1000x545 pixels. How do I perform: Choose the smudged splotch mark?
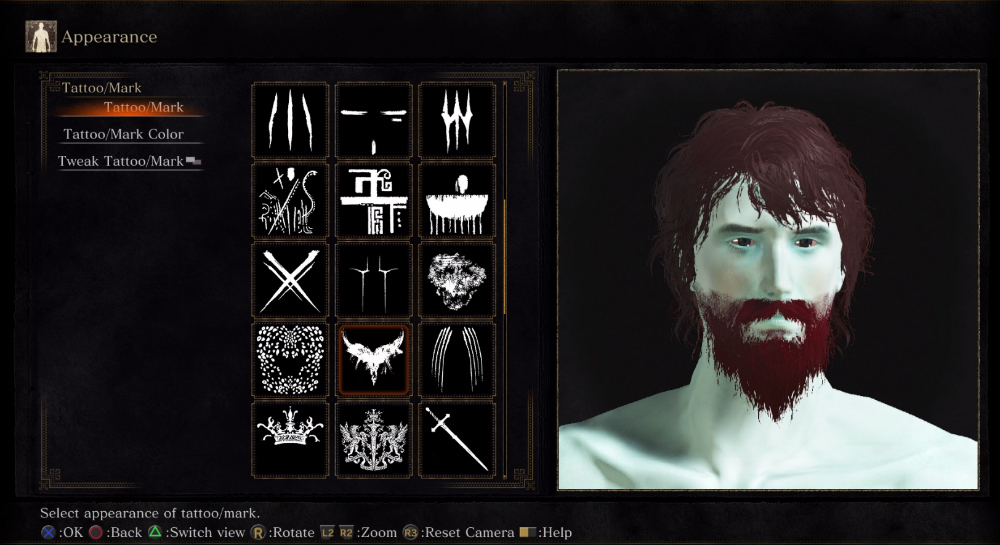click(x=457, y=280)
